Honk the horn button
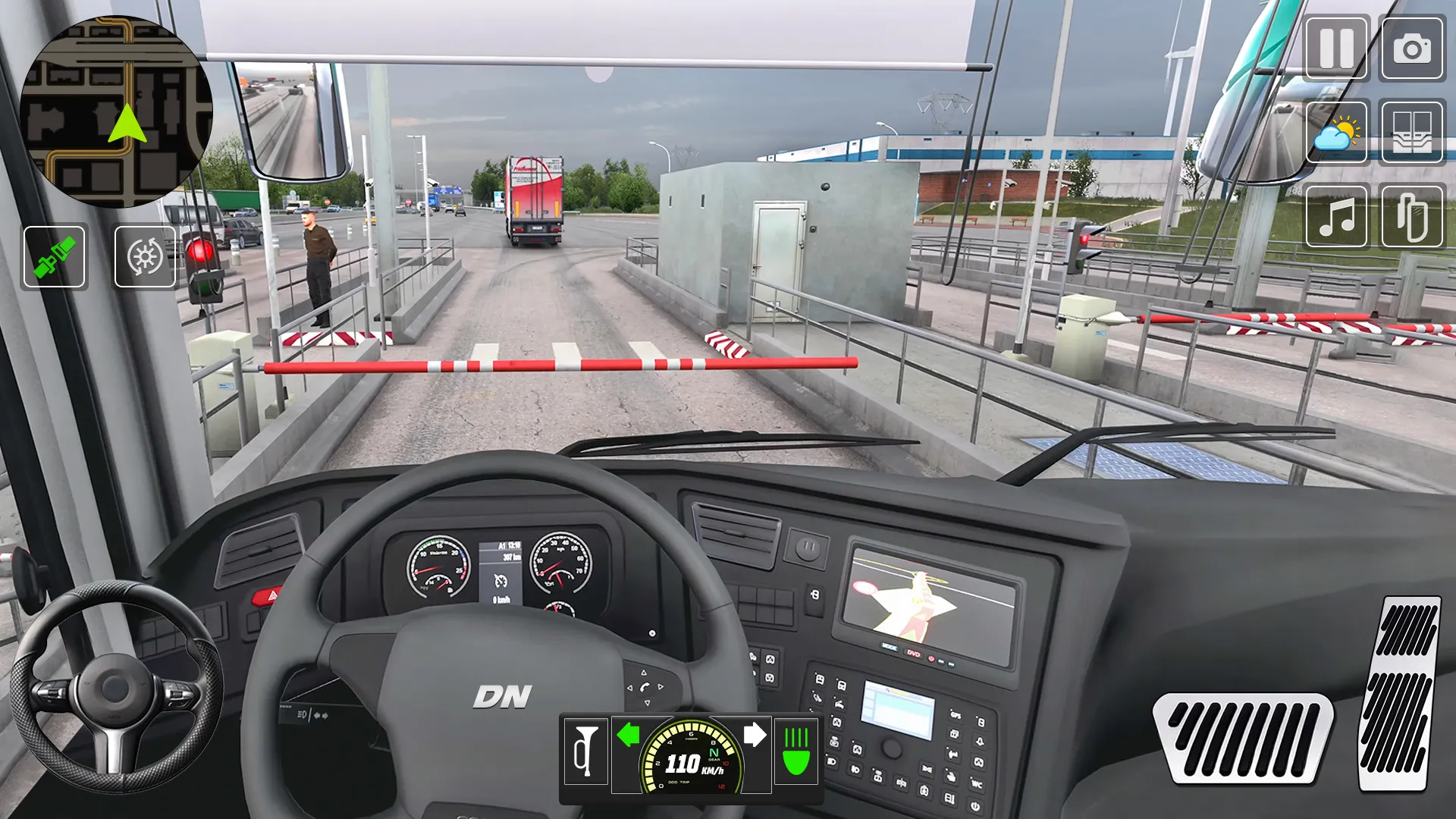This screenshot has height=819, width=1456. (x=586, y=752)
